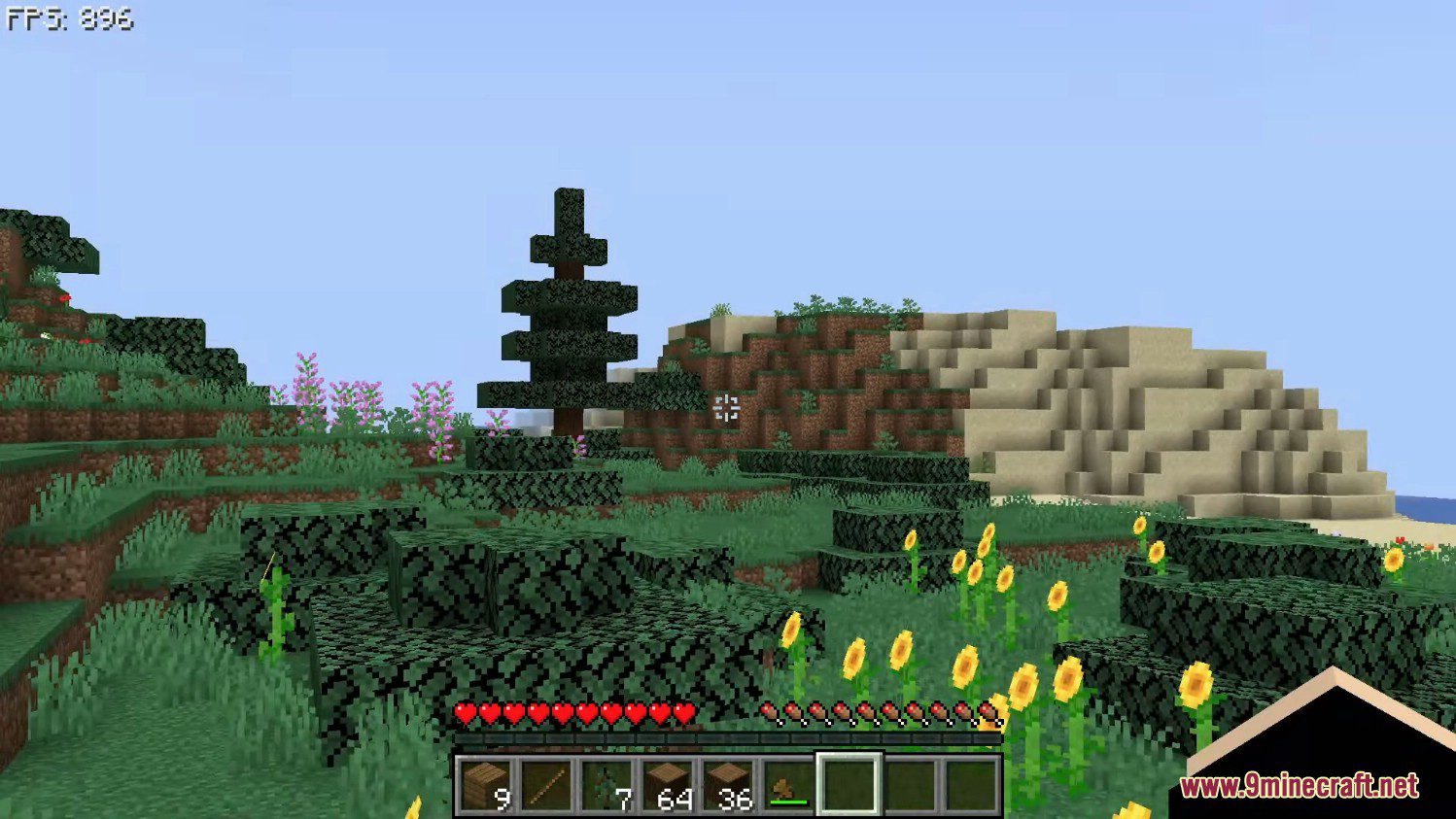
Task: Open the www.9minecraft.net watermark link
Action: point(1299,785)
